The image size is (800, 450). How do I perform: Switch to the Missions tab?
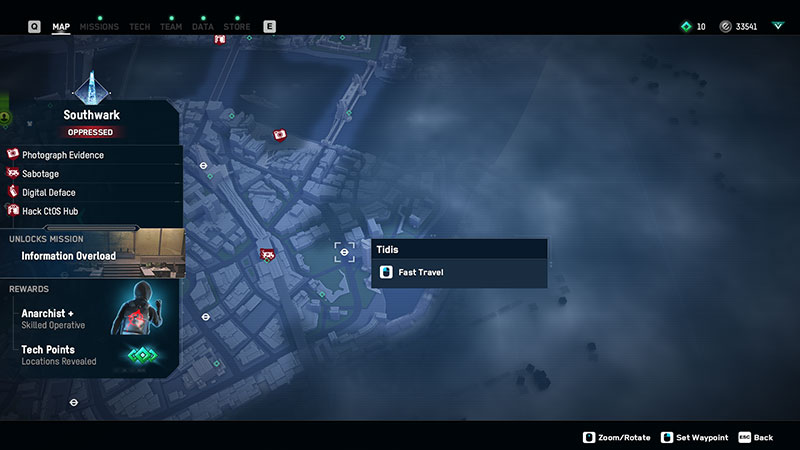[98, 27]
